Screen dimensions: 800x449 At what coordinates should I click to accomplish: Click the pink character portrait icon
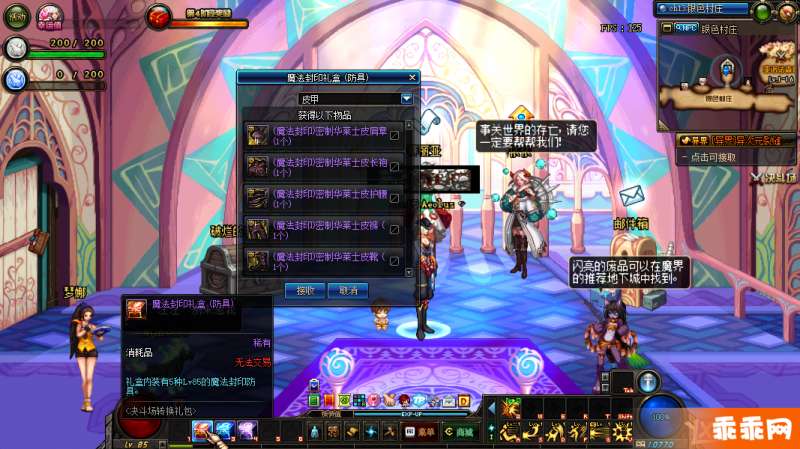(x=50, y=16)
